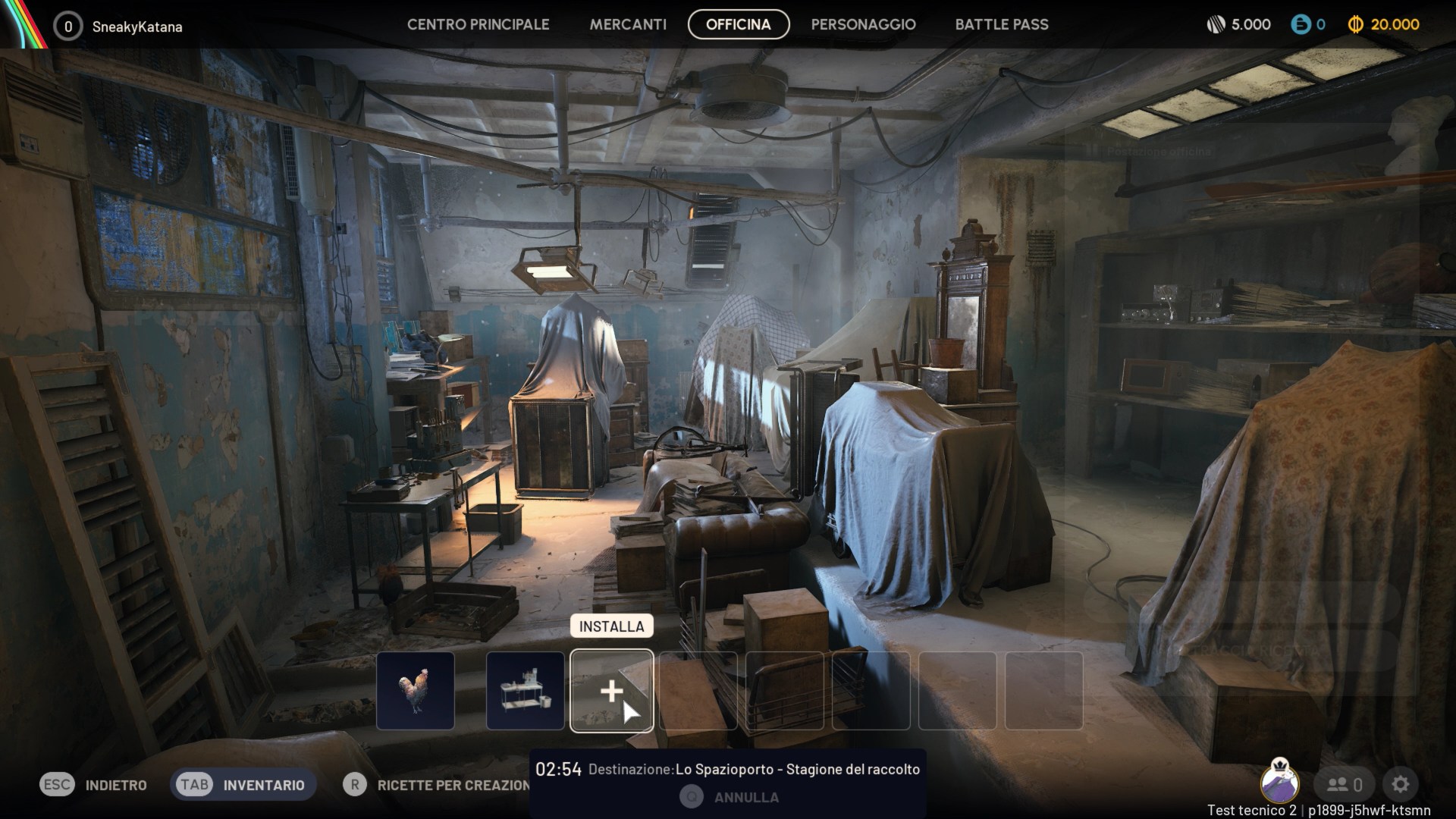Screen dimensions: 1456x819
Task: Open SneakyKatana player profile
Action: [x=136, y=27]
